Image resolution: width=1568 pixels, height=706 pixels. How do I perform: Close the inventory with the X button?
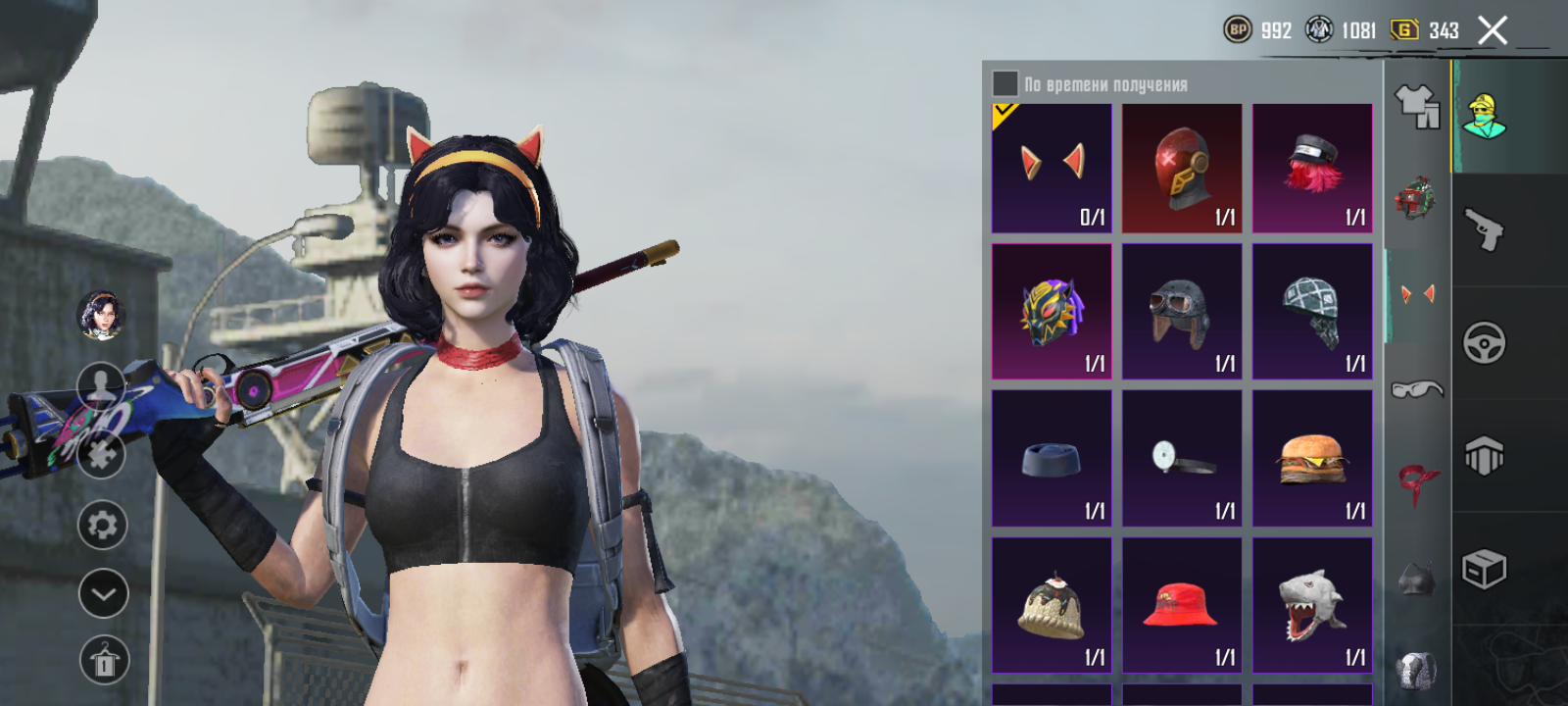(1493, 31)
